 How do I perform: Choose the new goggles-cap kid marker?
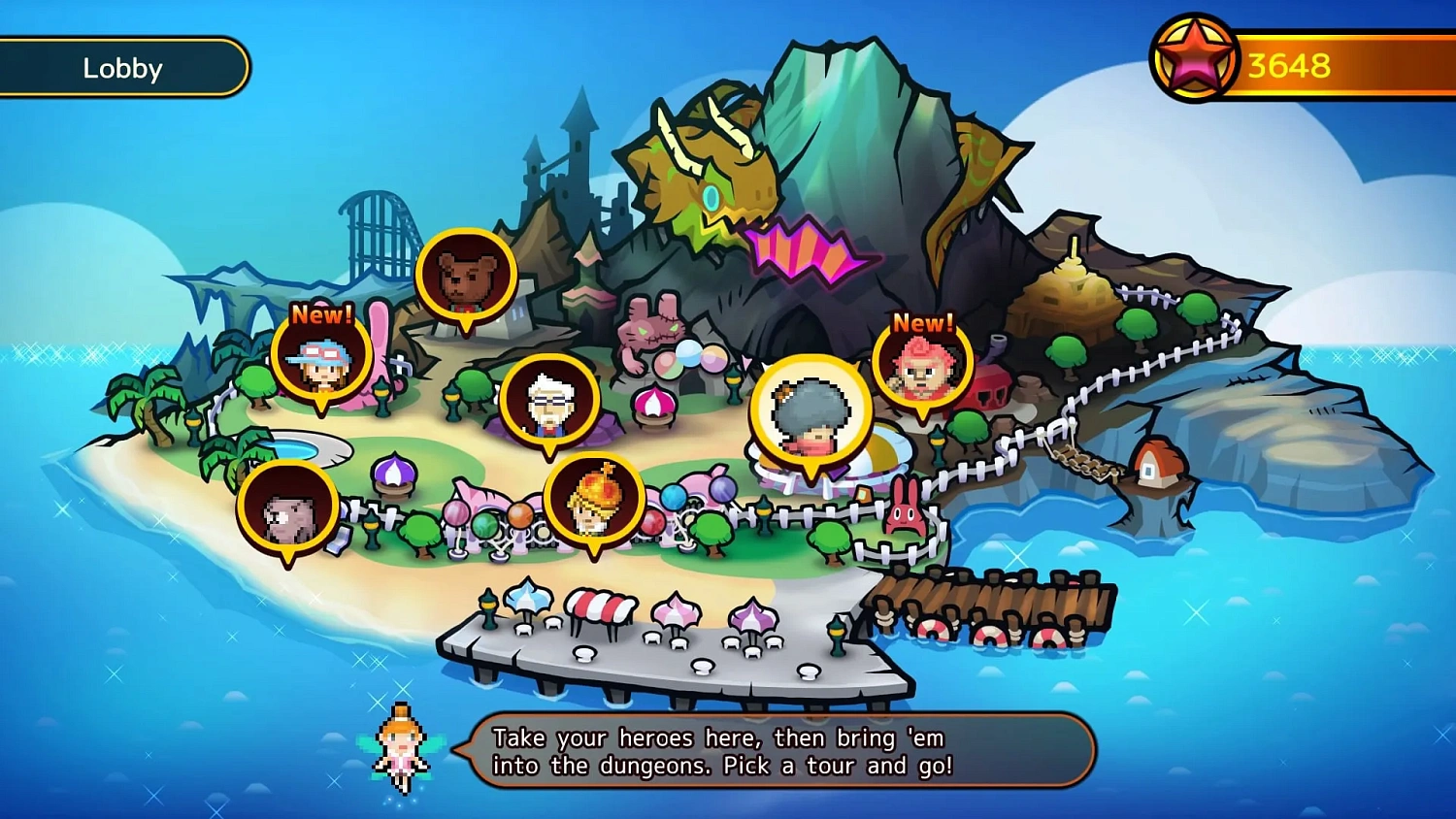[x=322, y=358]
